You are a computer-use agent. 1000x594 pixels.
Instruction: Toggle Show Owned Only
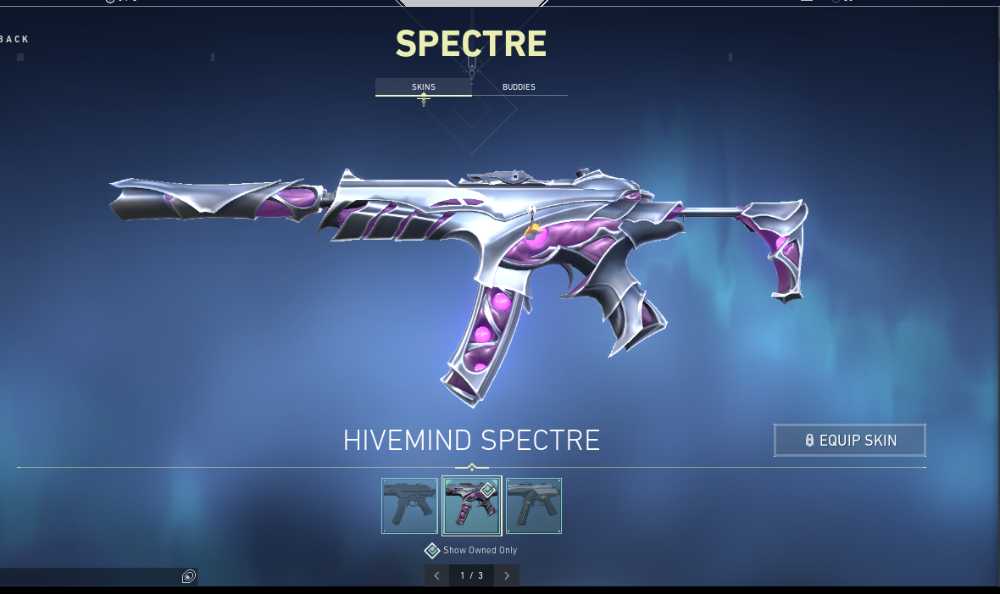point(432,550)
